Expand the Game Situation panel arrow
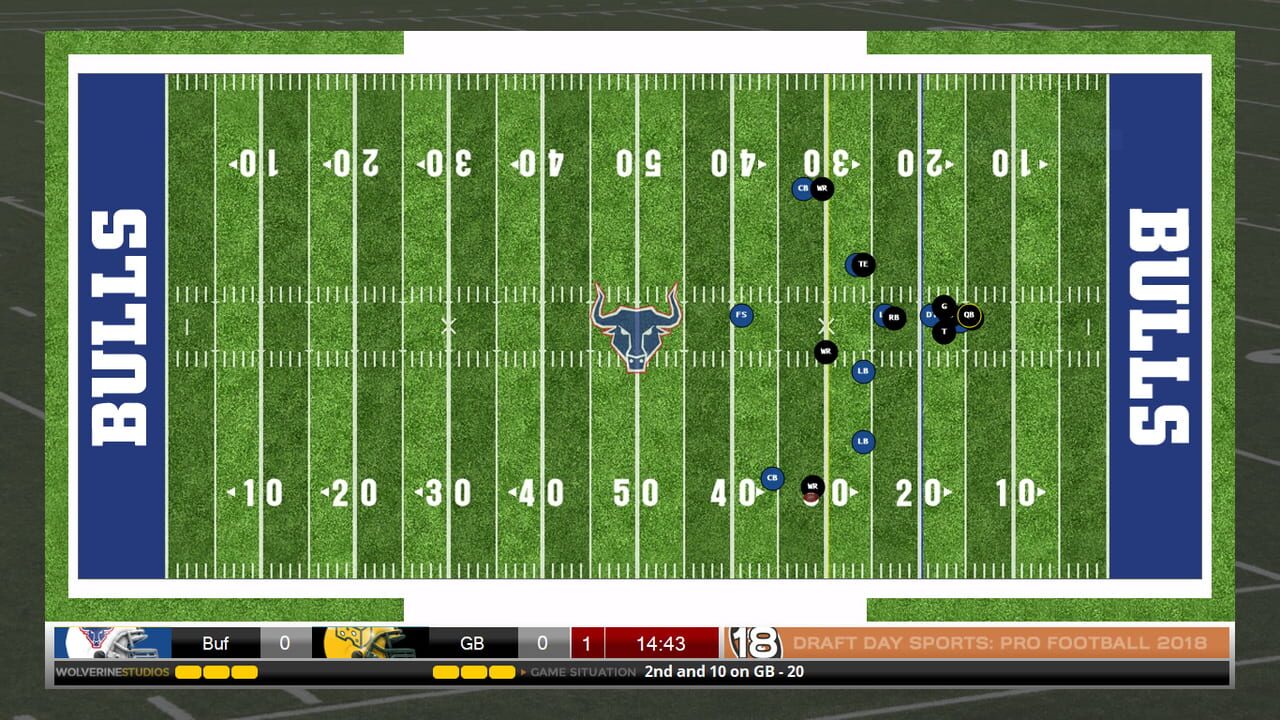Screen dimensions: 1280x720 tap(523, 673)
